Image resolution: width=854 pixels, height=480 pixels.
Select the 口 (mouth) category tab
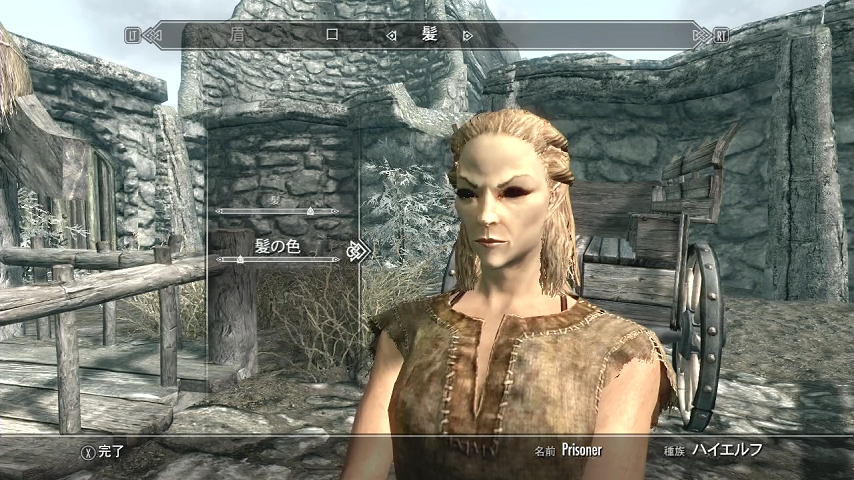(x=333, y=34)
